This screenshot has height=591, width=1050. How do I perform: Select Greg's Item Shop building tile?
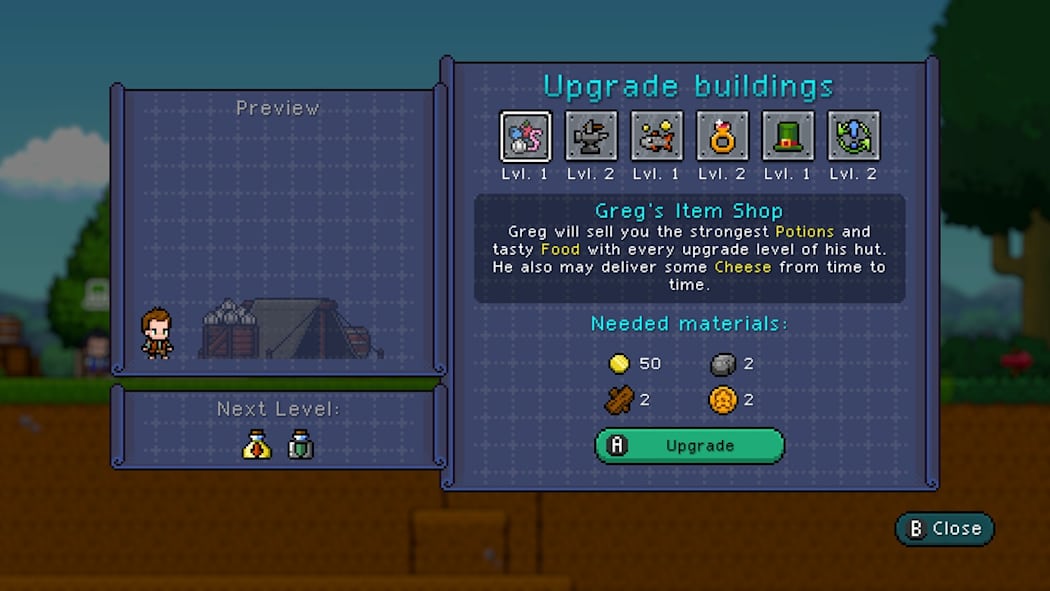[525, 136]
